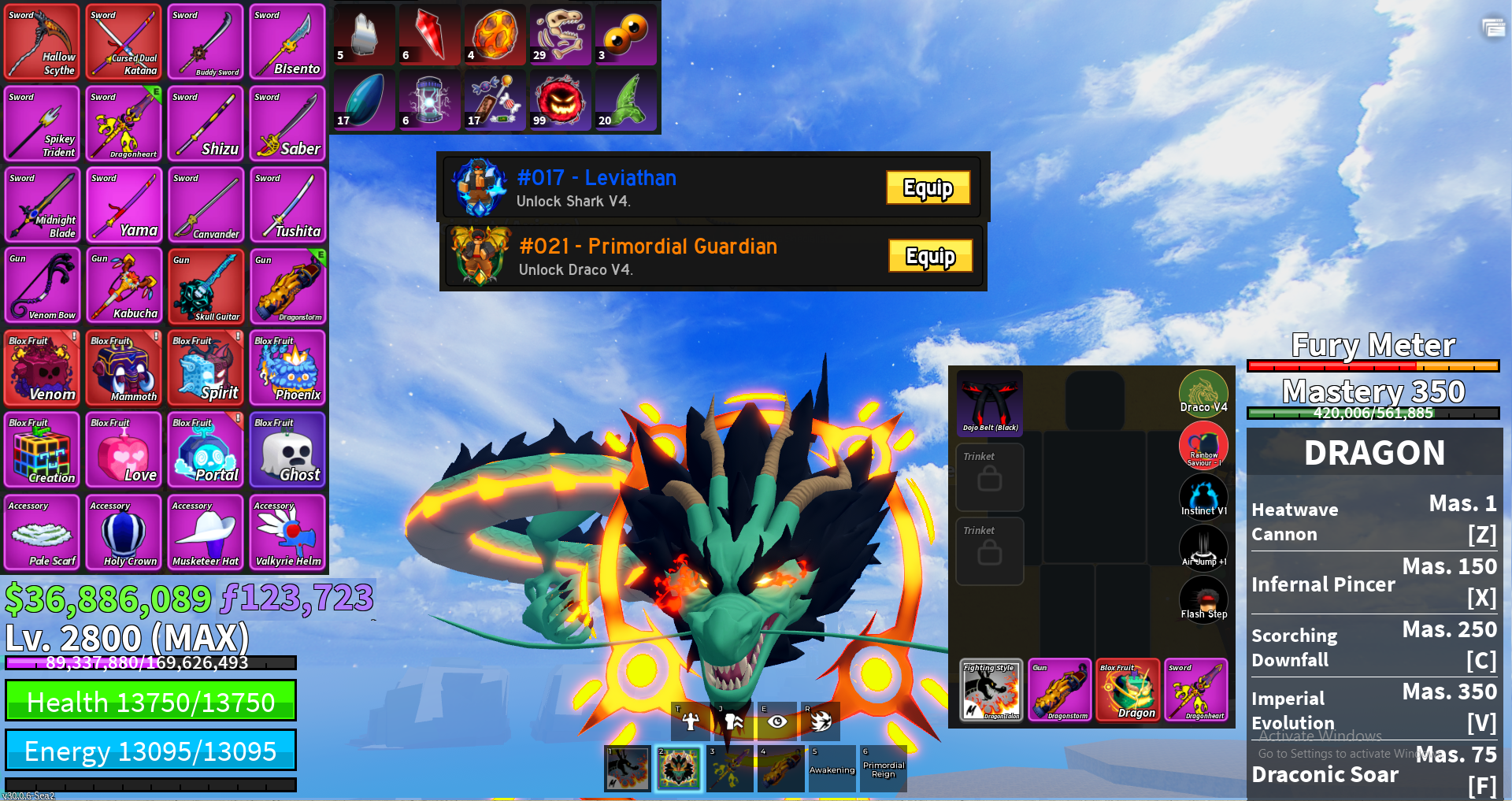Screen dimensions: 1512x801
Task: Select the Flash Step ability icon
Action: coord(1203,600)
